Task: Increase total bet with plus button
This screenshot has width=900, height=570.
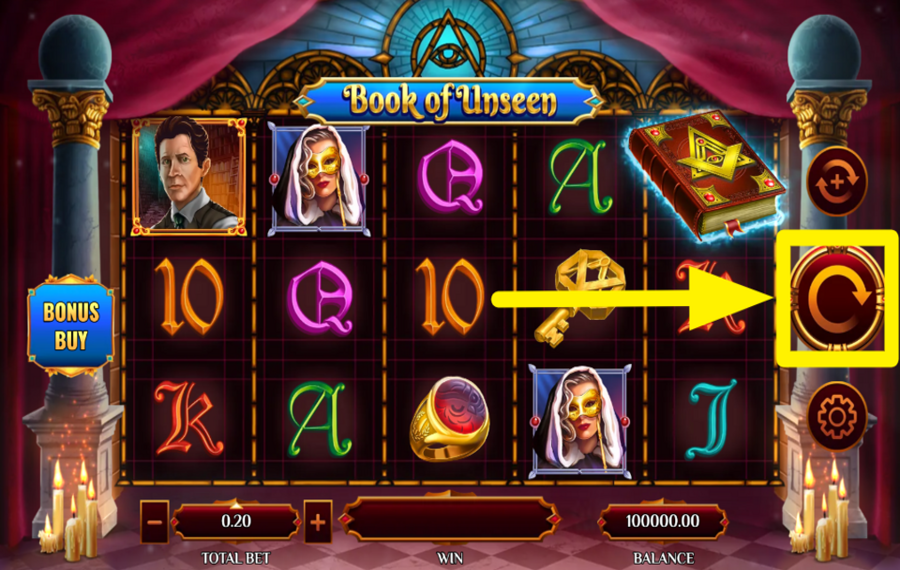Action: 318,521
